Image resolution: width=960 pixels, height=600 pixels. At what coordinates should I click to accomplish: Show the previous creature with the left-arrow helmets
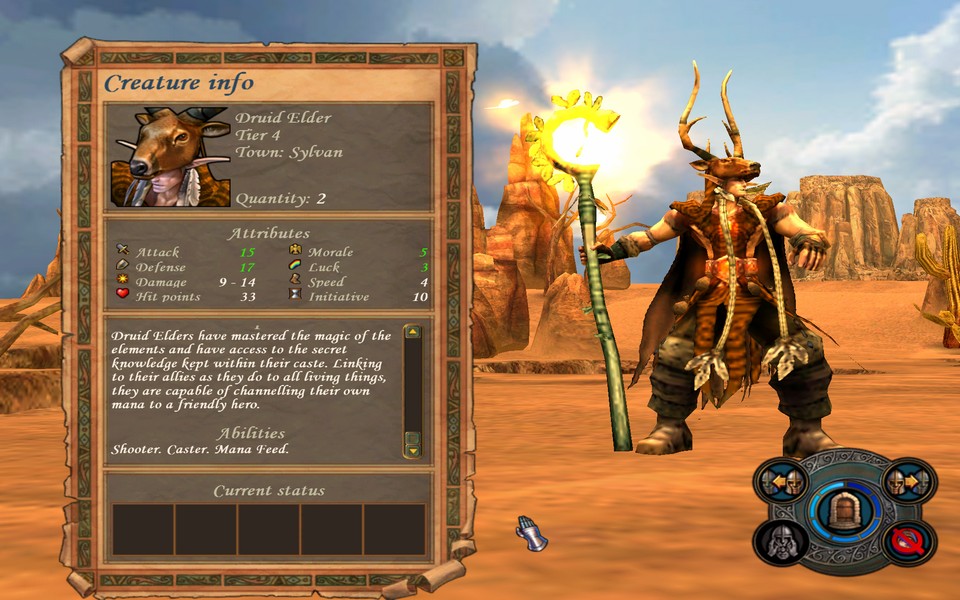click(x=781, y=484)
